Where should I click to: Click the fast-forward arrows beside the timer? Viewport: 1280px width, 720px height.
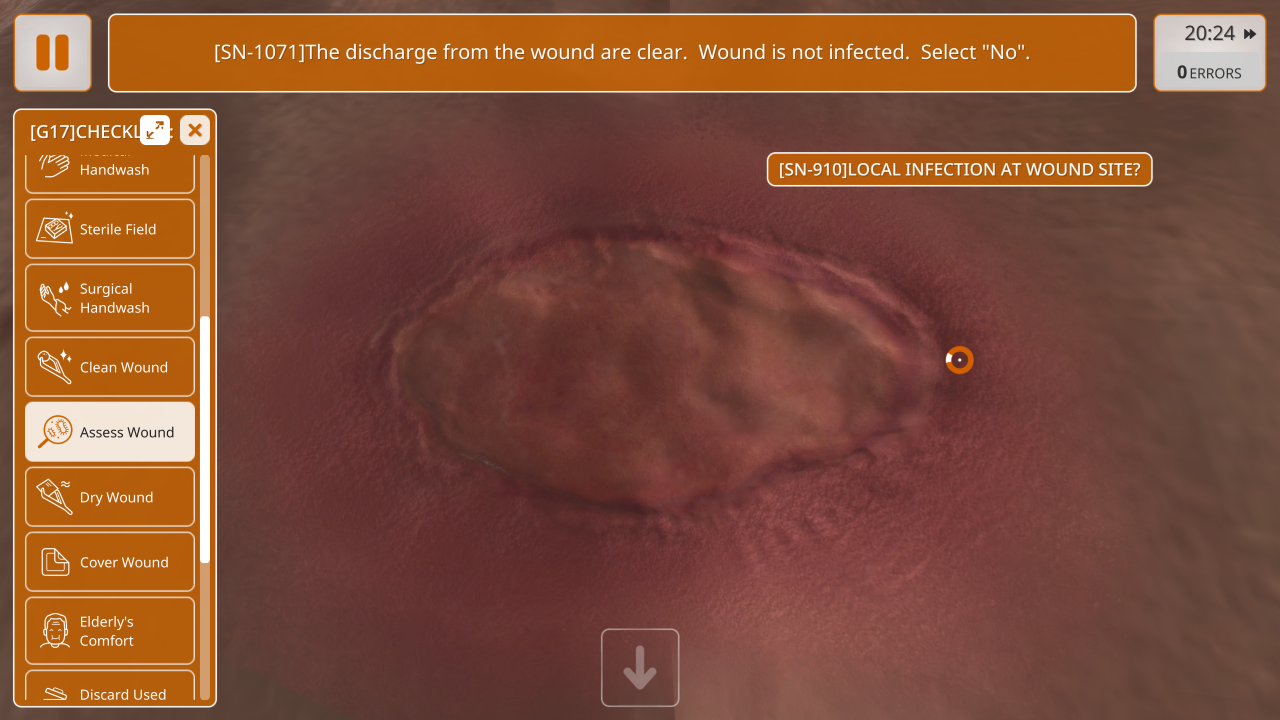pyautogui.click(x=1250, y=34)
